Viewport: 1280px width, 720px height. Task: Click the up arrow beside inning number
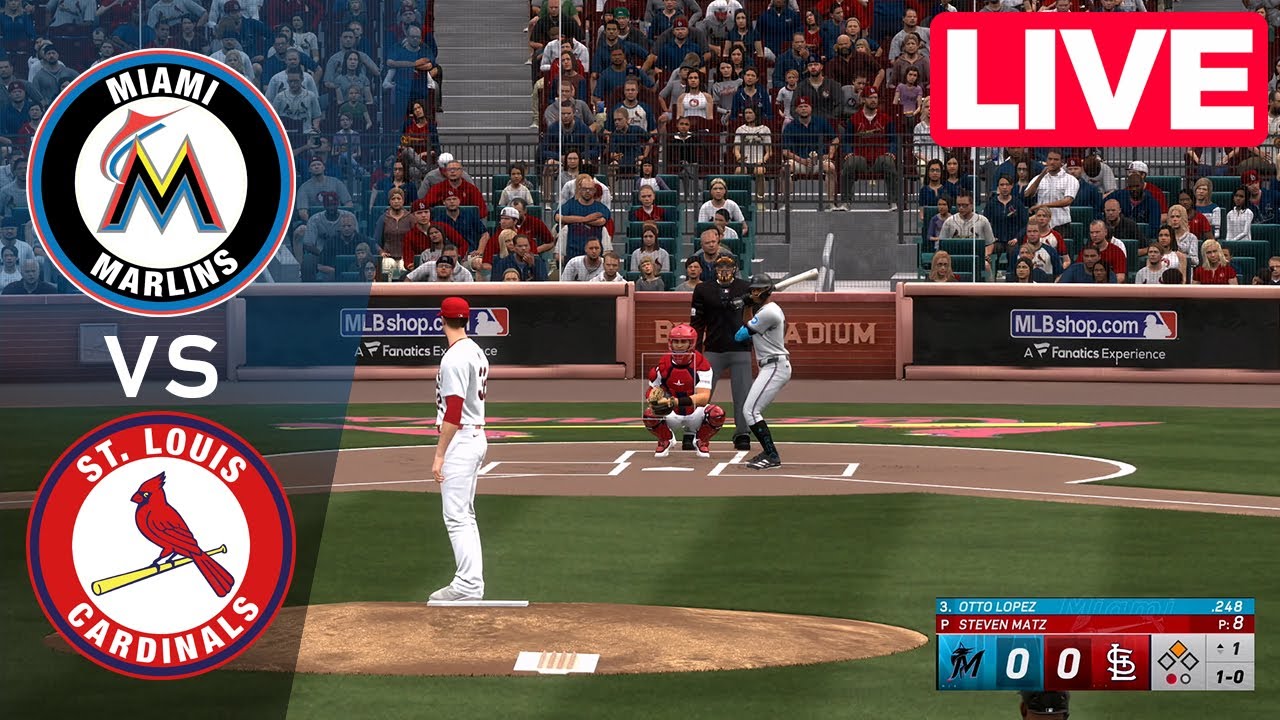click(x=1218, y=646)
